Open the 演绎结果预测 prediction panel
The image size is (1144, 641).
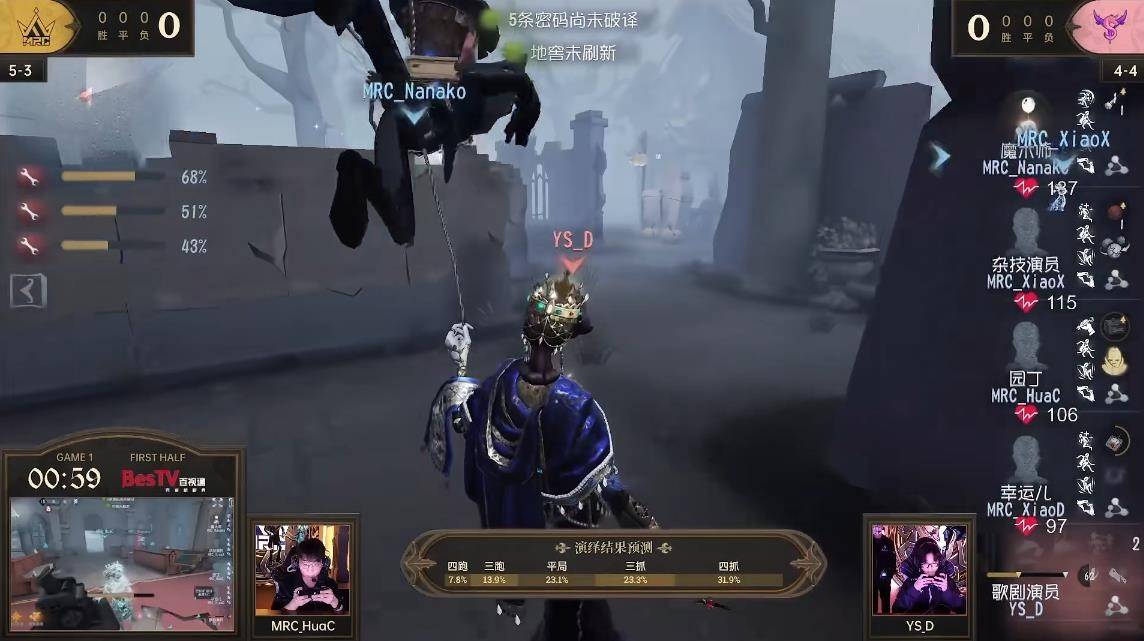(614, 563)
